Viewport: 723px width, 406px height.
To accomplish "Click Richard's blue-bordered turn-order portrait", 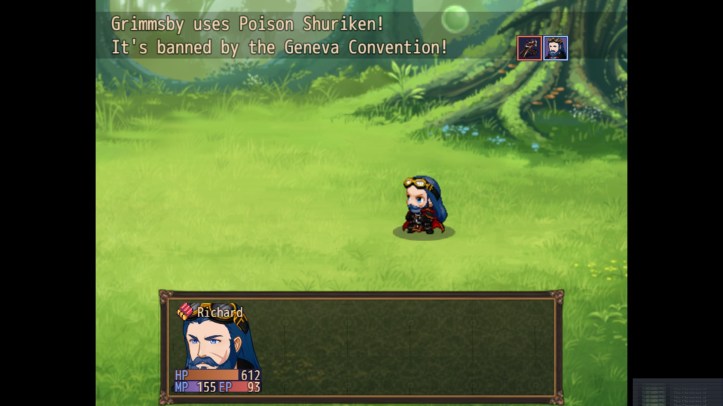I will [555, 47].
